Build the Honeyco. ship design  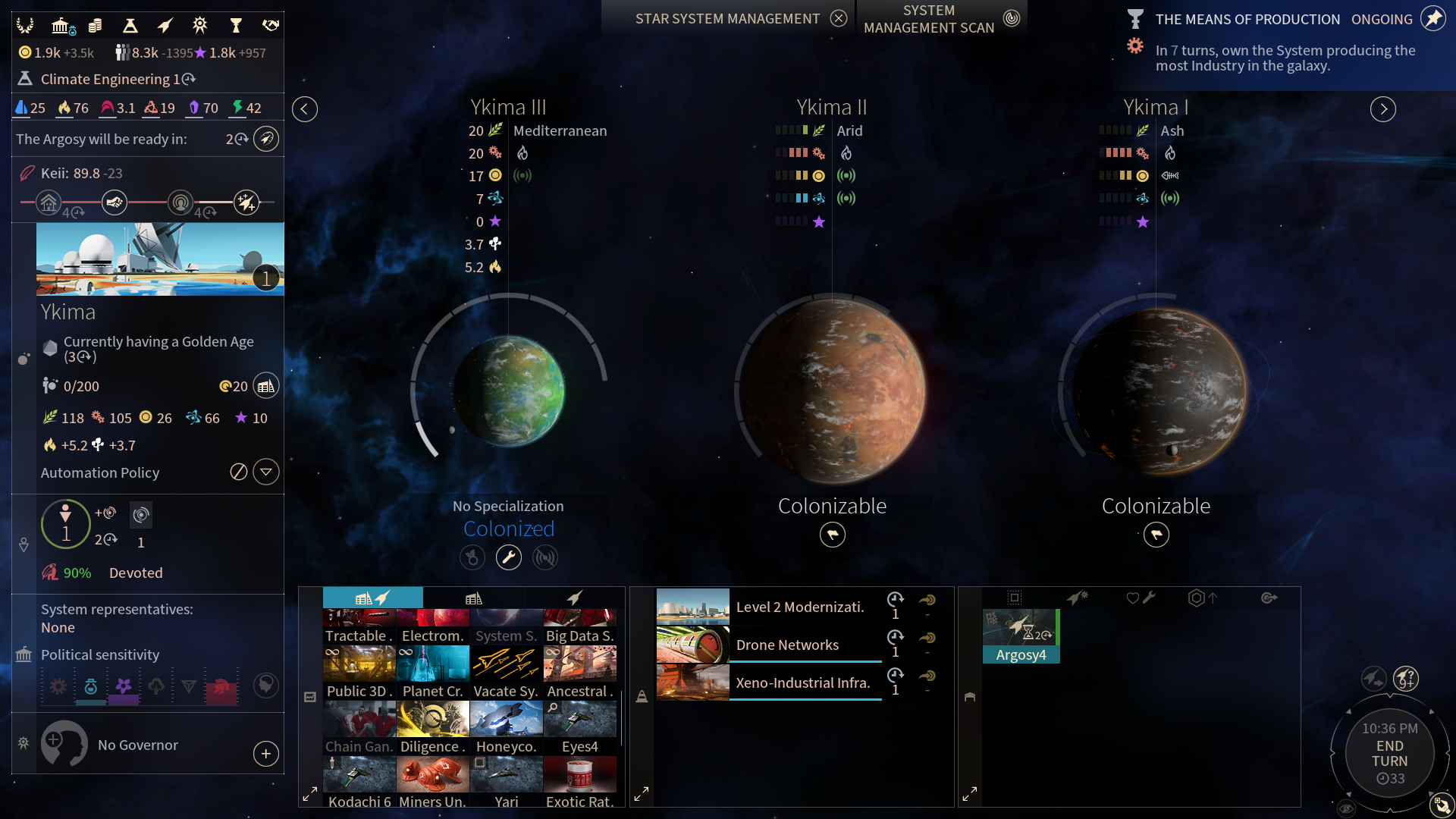[506, 728]
